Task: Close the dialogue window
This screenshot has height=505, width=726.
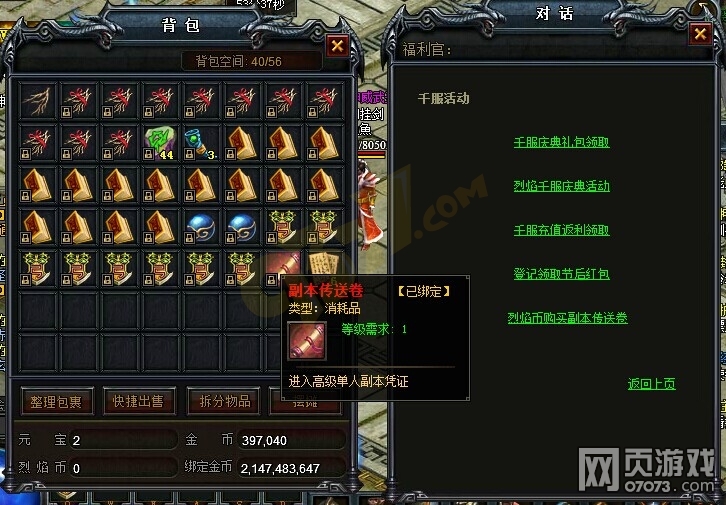Action: pyautogui.click(x=699, y=34)
